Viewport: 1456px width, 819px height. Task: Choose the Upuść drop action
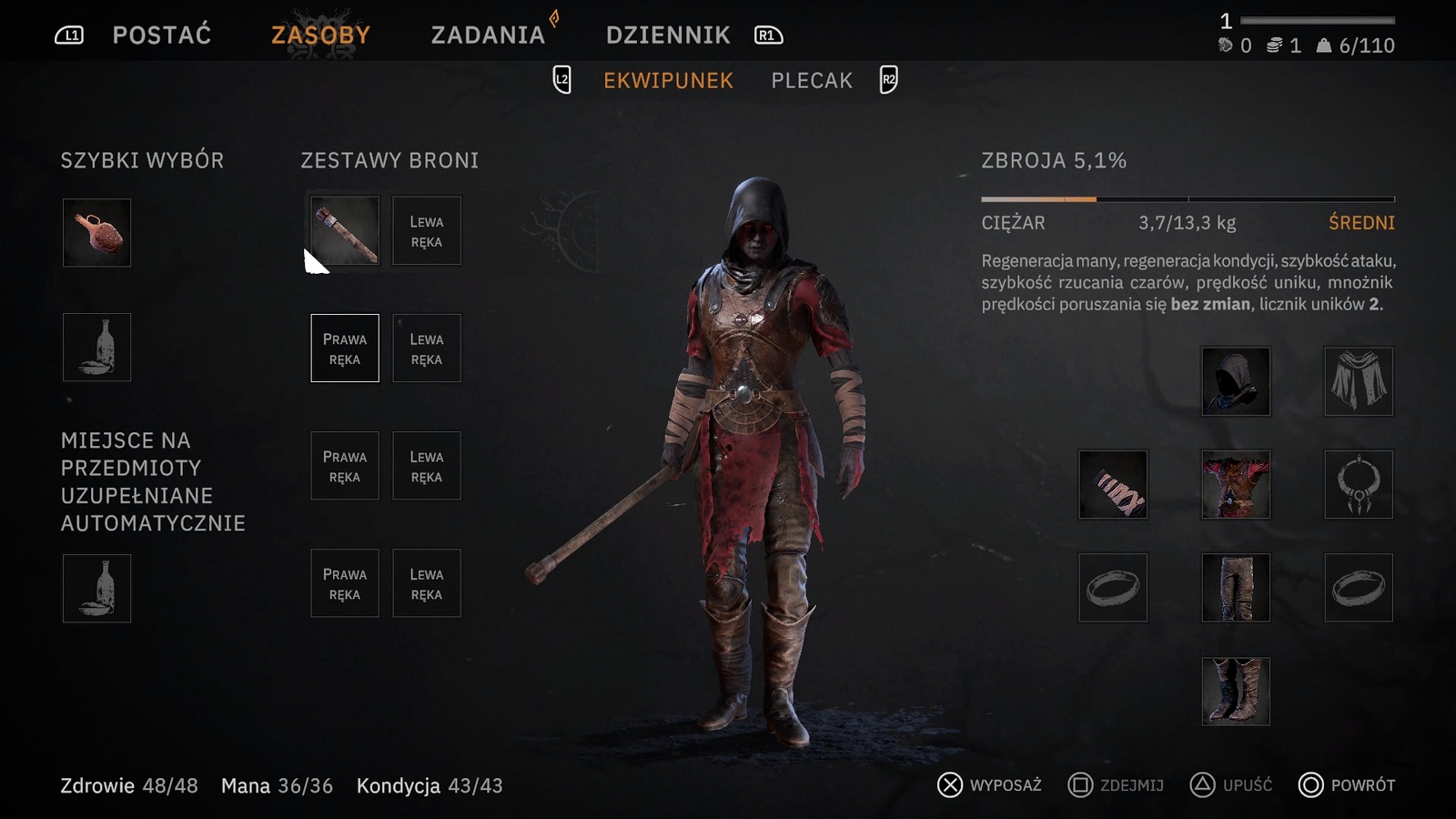click(x=1231, y=785)
